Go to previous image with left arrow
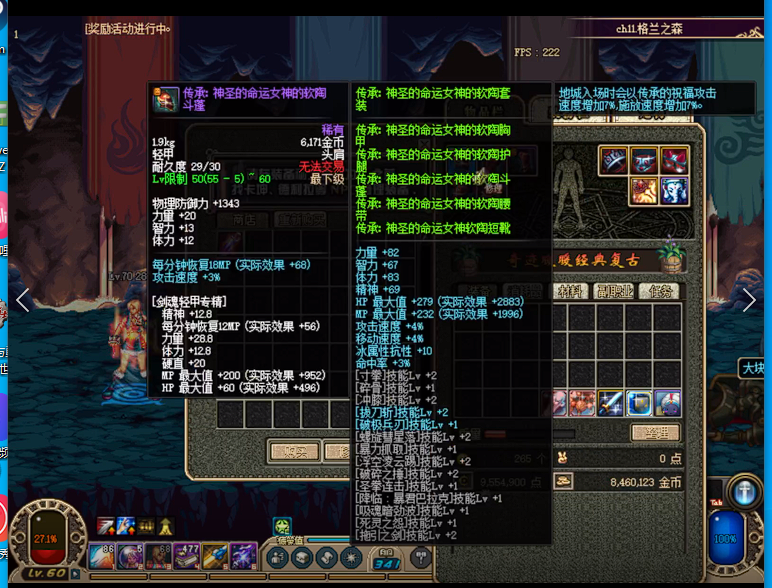Screen dimensions: 772x588 23,299
